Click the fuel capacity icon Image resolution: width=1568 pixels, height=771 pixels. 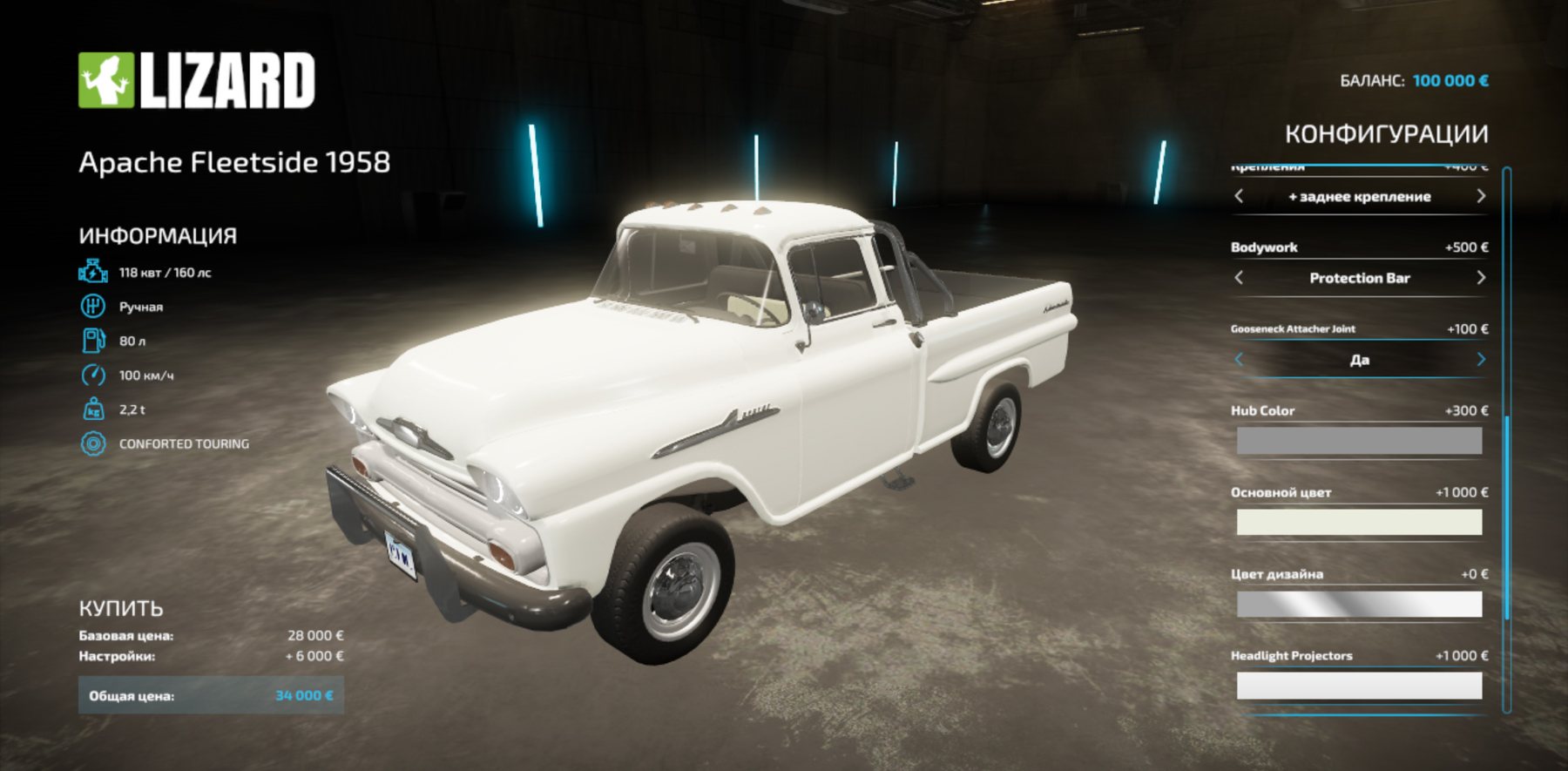pyautogui.click(x=92, y=342)
